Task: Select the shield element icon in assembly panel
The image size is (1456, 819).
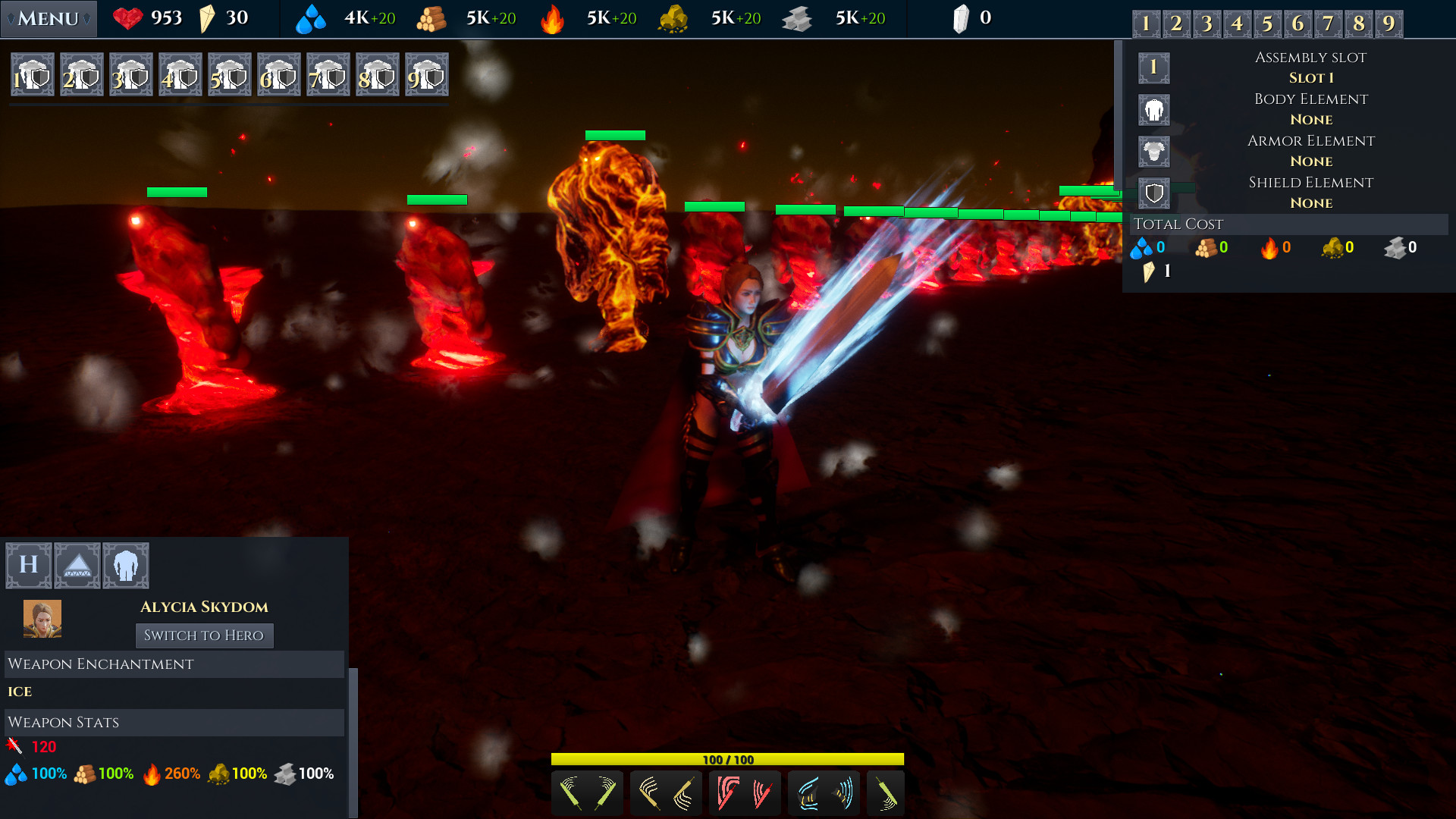Action: pyautogui.click(x=1153, y=193)
